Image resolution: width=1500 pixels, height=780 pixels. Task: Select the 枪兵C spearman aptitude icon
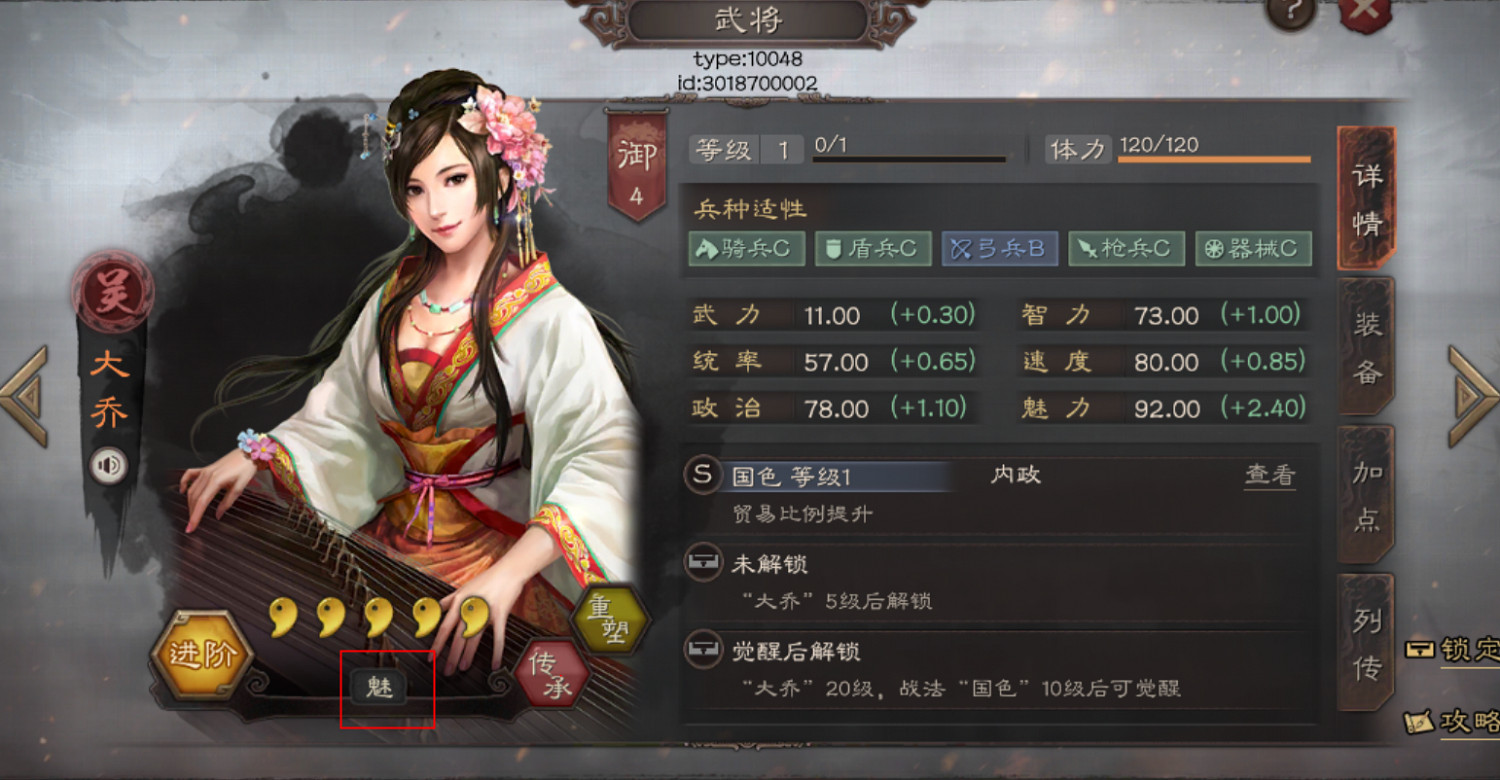(1126, 248)
